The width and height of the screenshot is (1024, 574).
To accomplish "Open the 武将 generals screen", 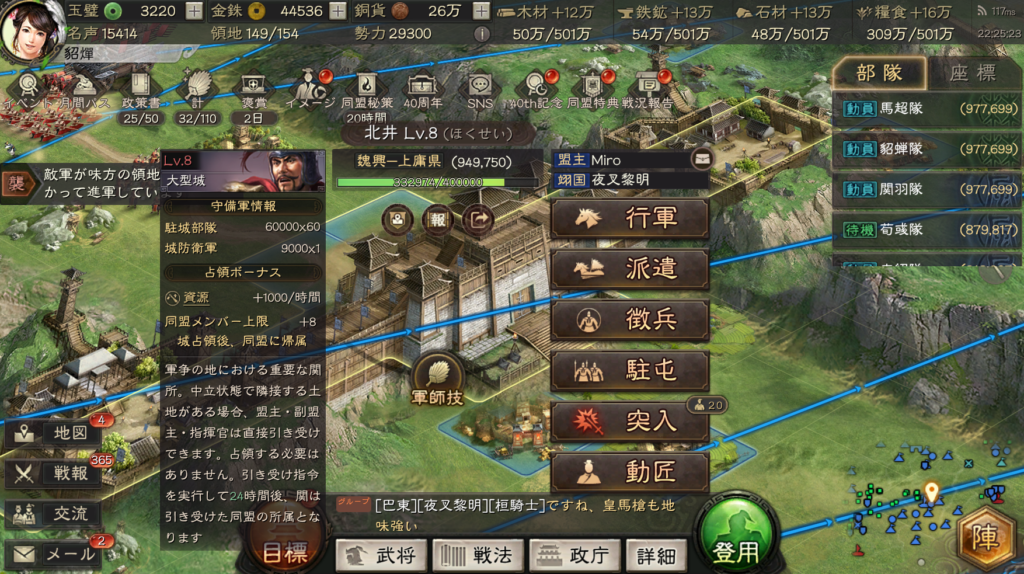I will [x=382, y=554].
